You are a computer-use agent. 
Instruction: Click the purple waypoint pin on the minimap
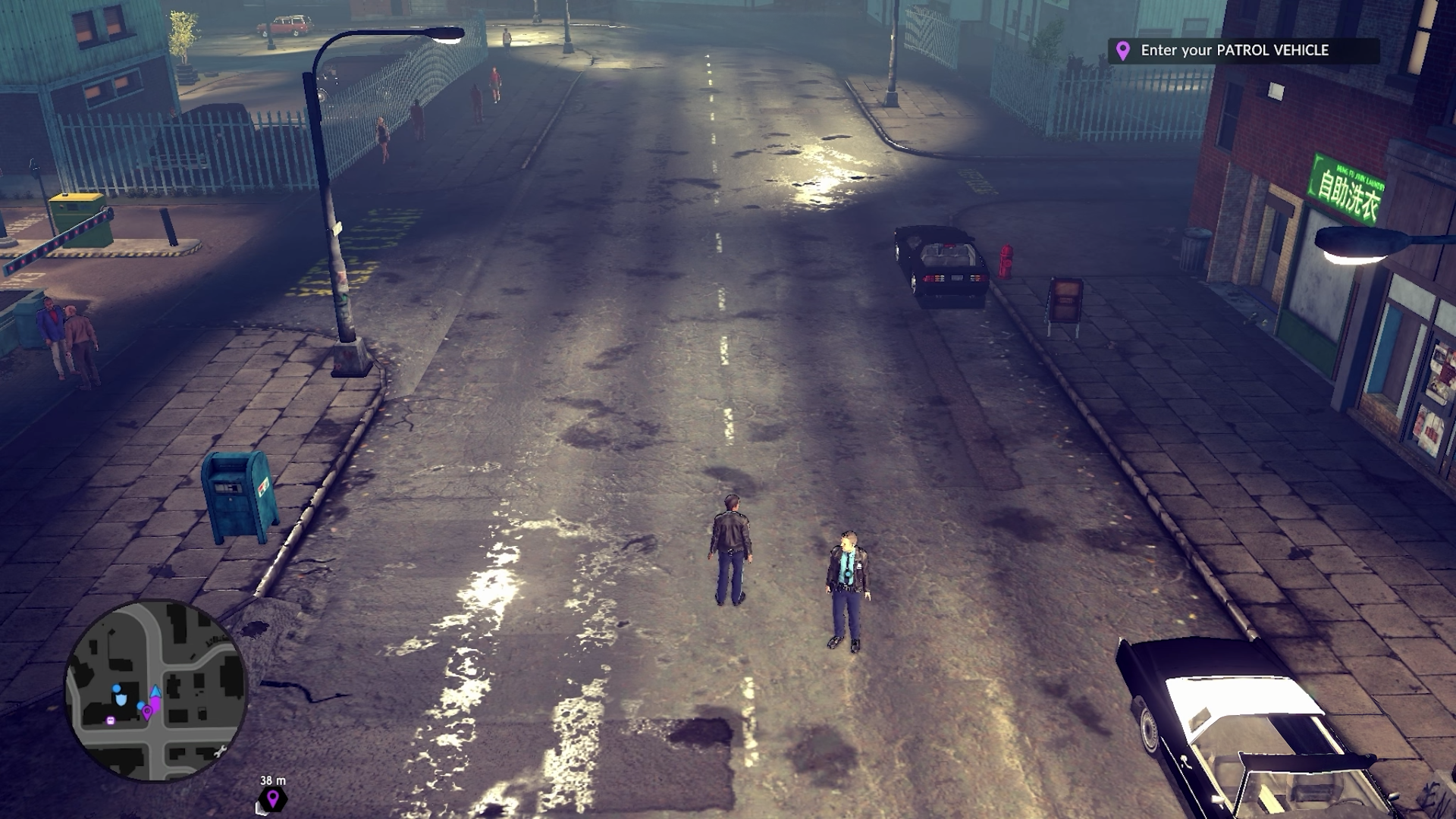point(147,711)
